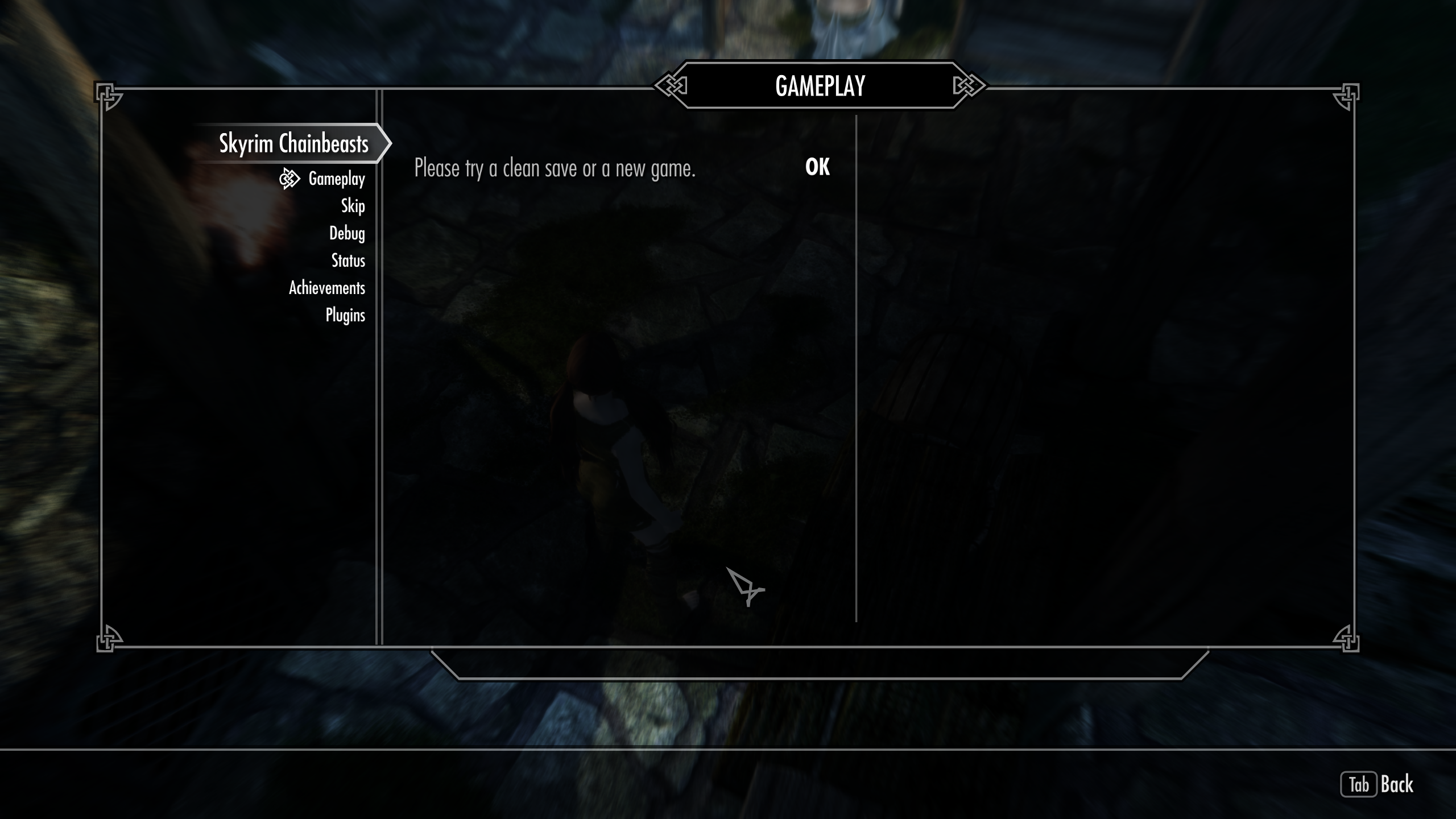Click the GAMEPLAY title banner

821,86
